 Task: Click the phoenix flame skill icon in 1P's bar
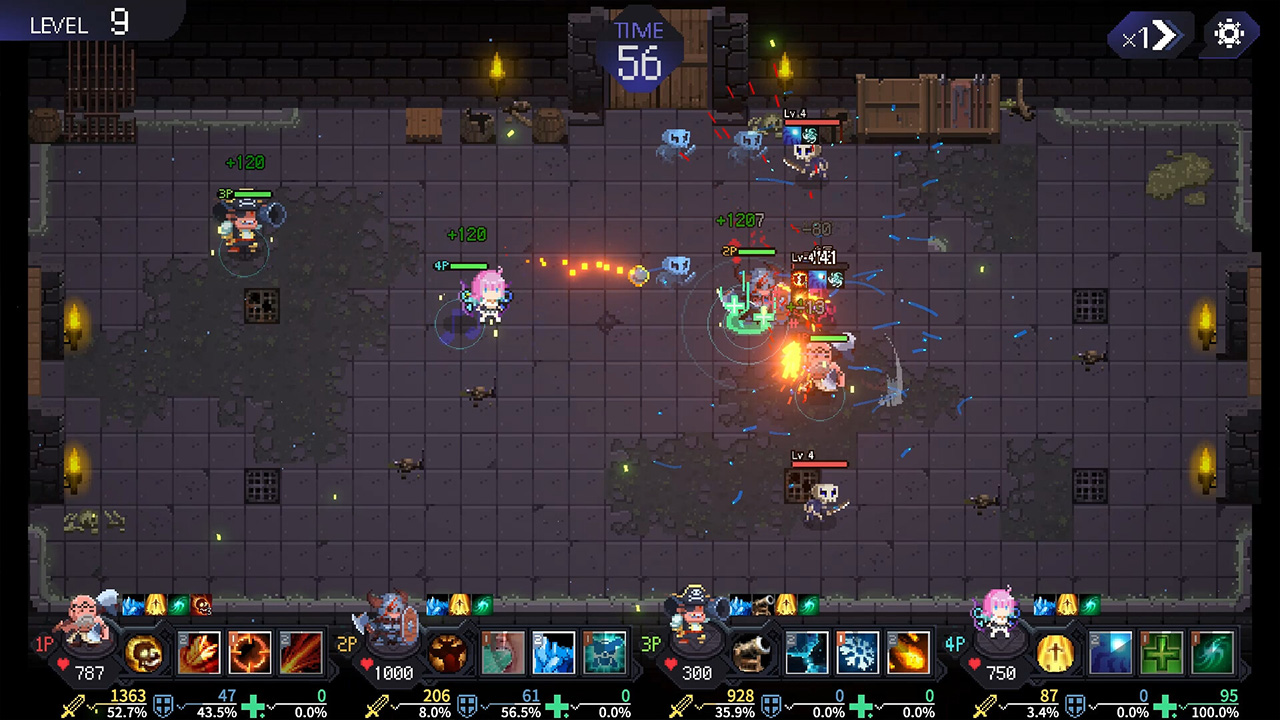coord(198,654)
